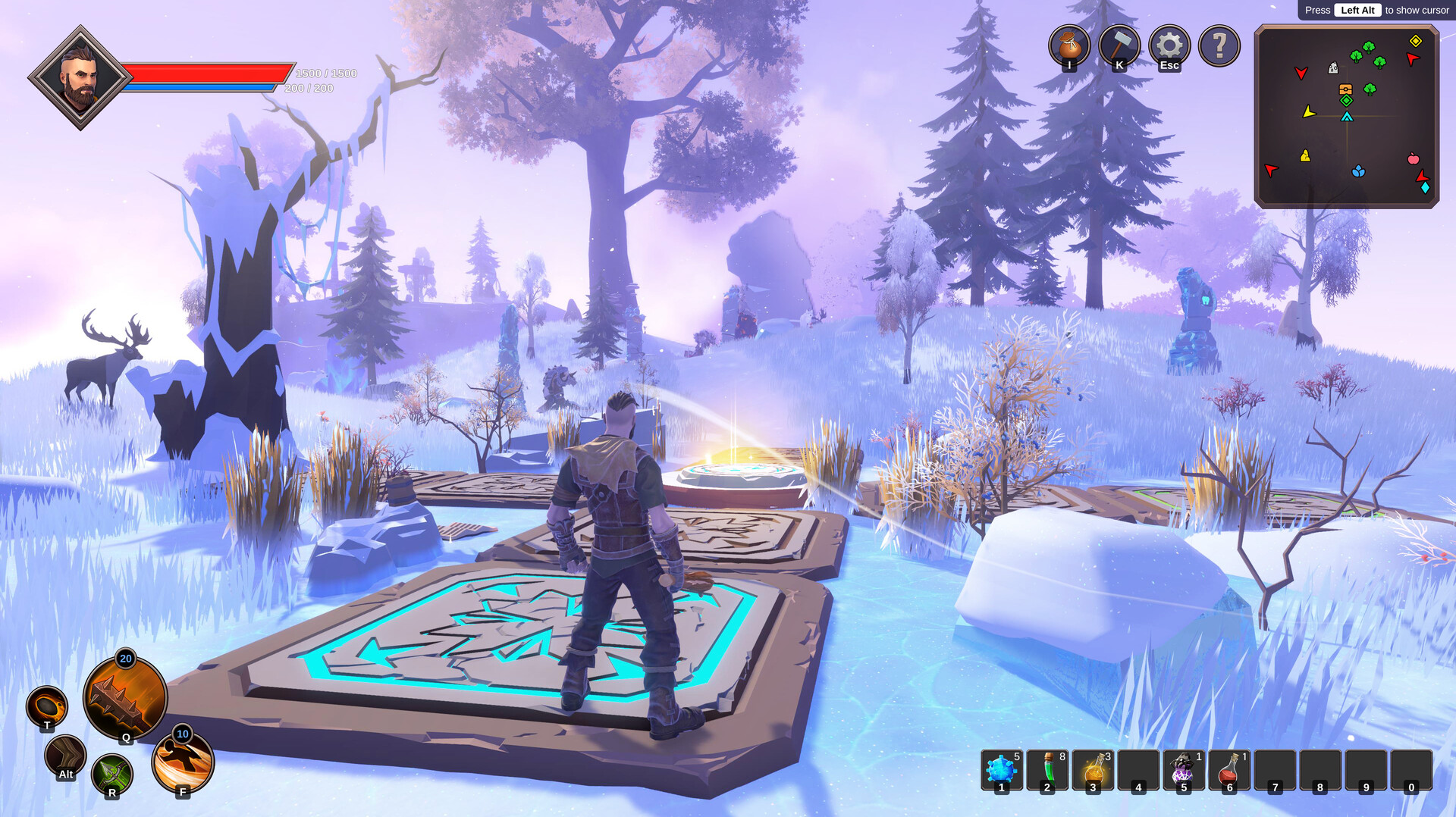Use the red health potion slot
The image size is (1456, 817).
pyautogui.click(x=1228, y=770)
